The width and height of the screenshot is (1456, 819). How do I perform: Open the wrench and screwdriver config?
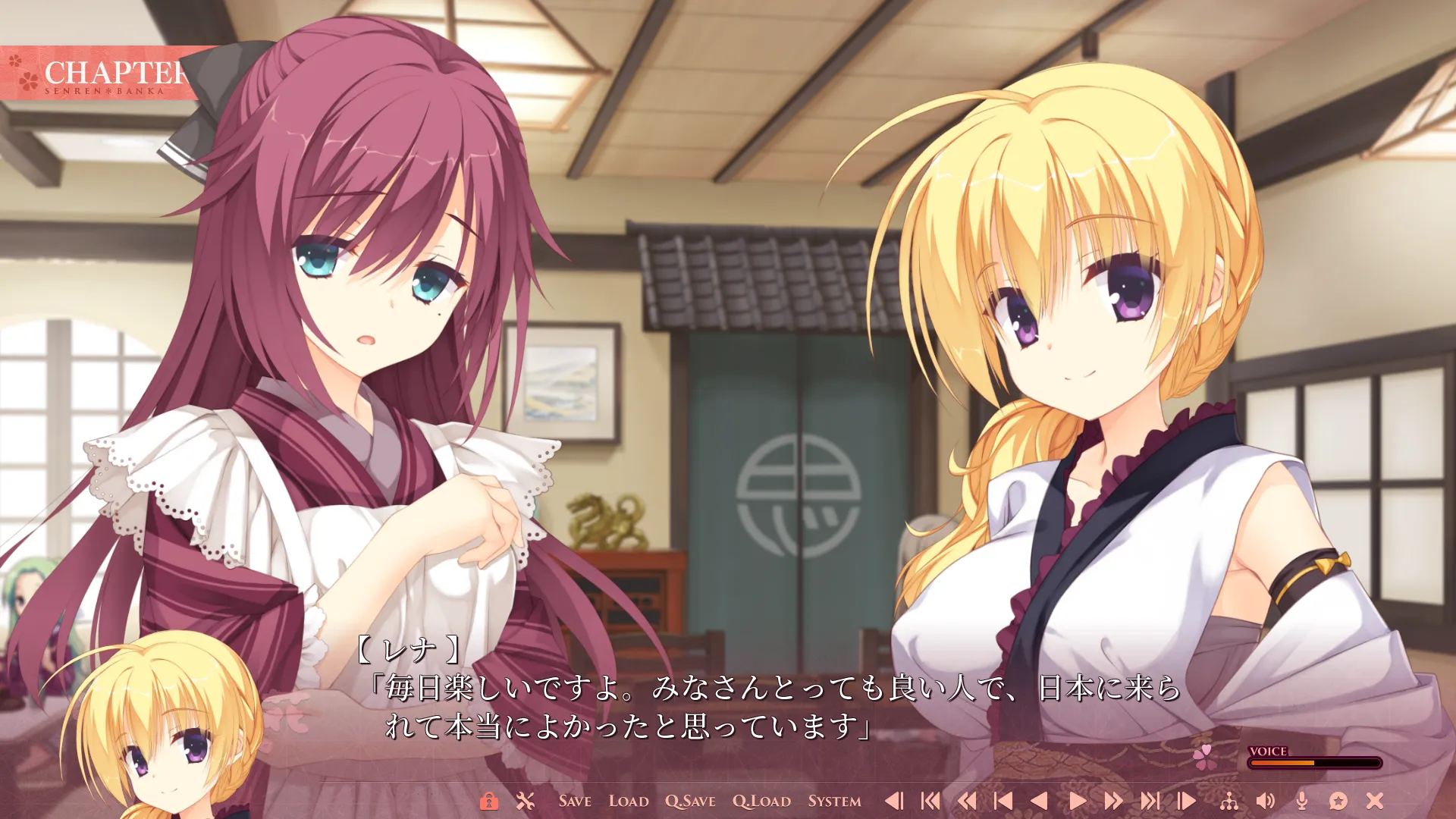(x=526, y=801)
